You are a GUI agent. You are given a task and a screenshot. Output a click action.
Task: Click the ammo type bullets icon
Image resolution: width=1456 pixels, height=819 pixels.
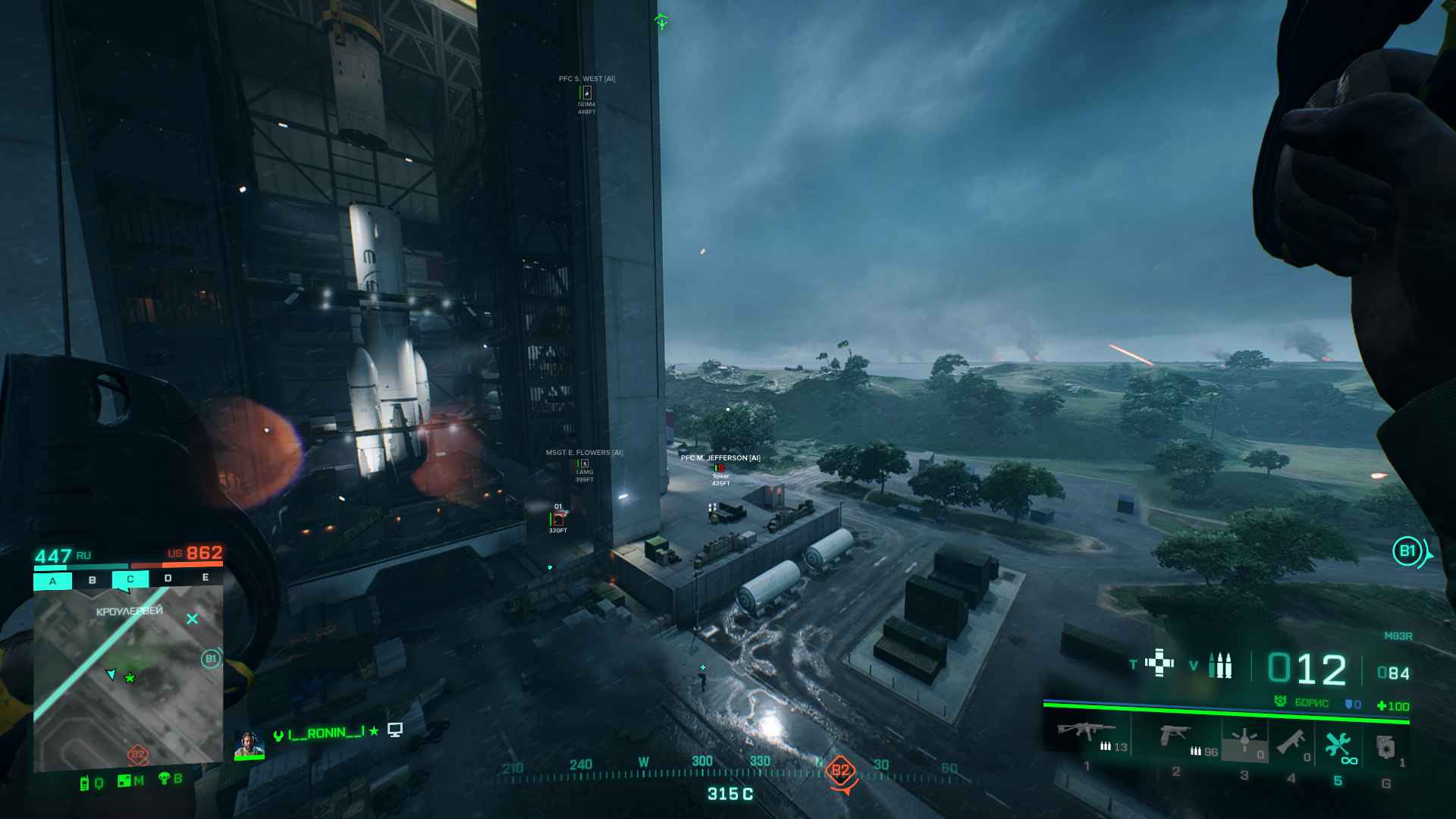coord(1219,665)
